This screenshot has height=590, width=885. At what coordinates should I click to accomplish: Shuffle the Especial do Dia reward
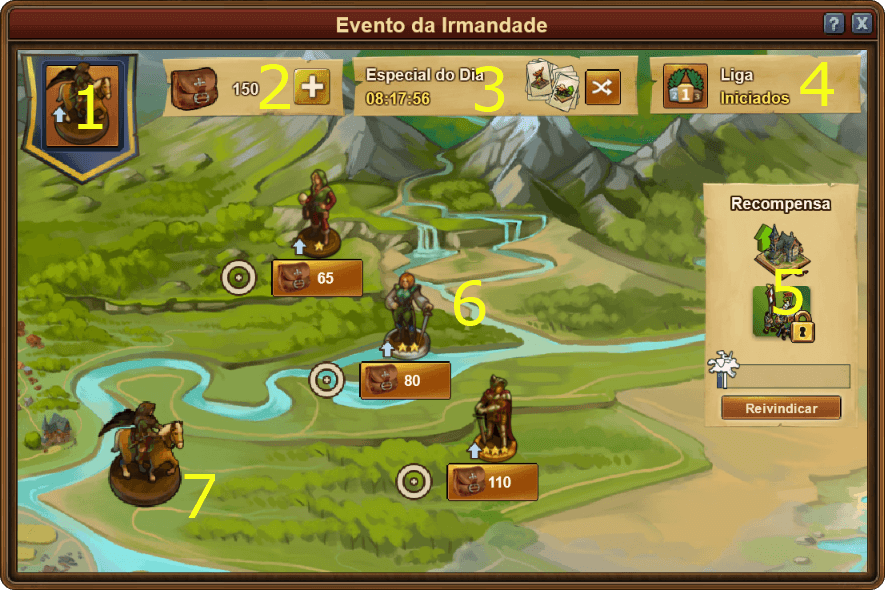point(602,87)
